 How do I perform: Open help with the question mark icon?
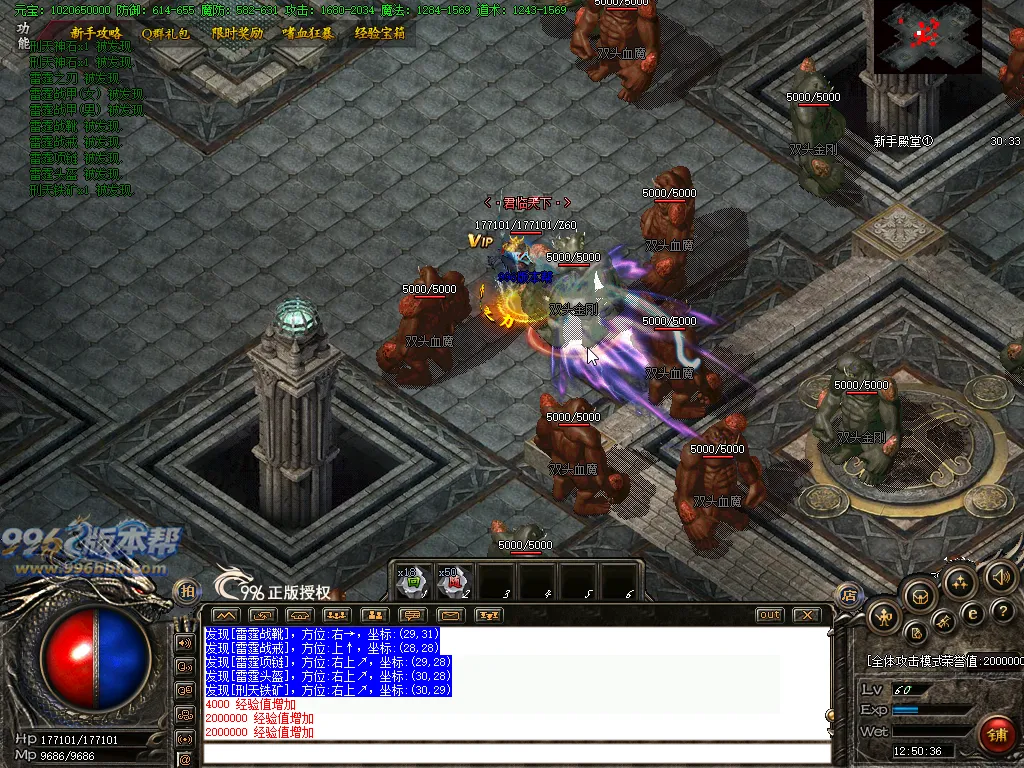click(x=1005, y=611)
